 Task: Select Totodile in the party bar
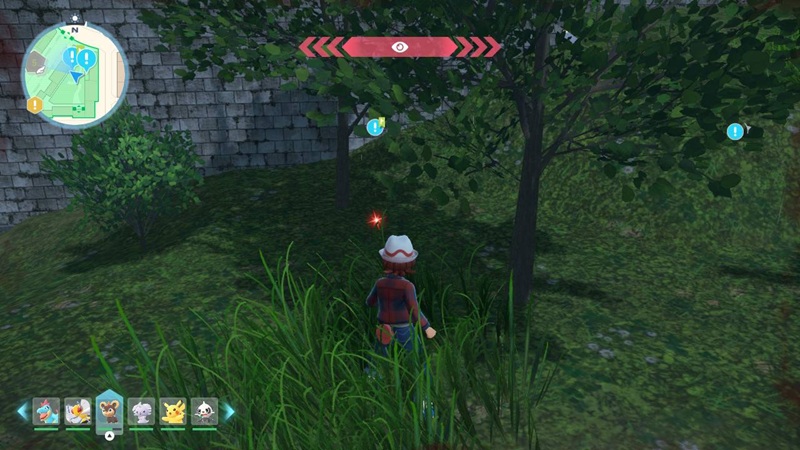(x=46, y=410)
